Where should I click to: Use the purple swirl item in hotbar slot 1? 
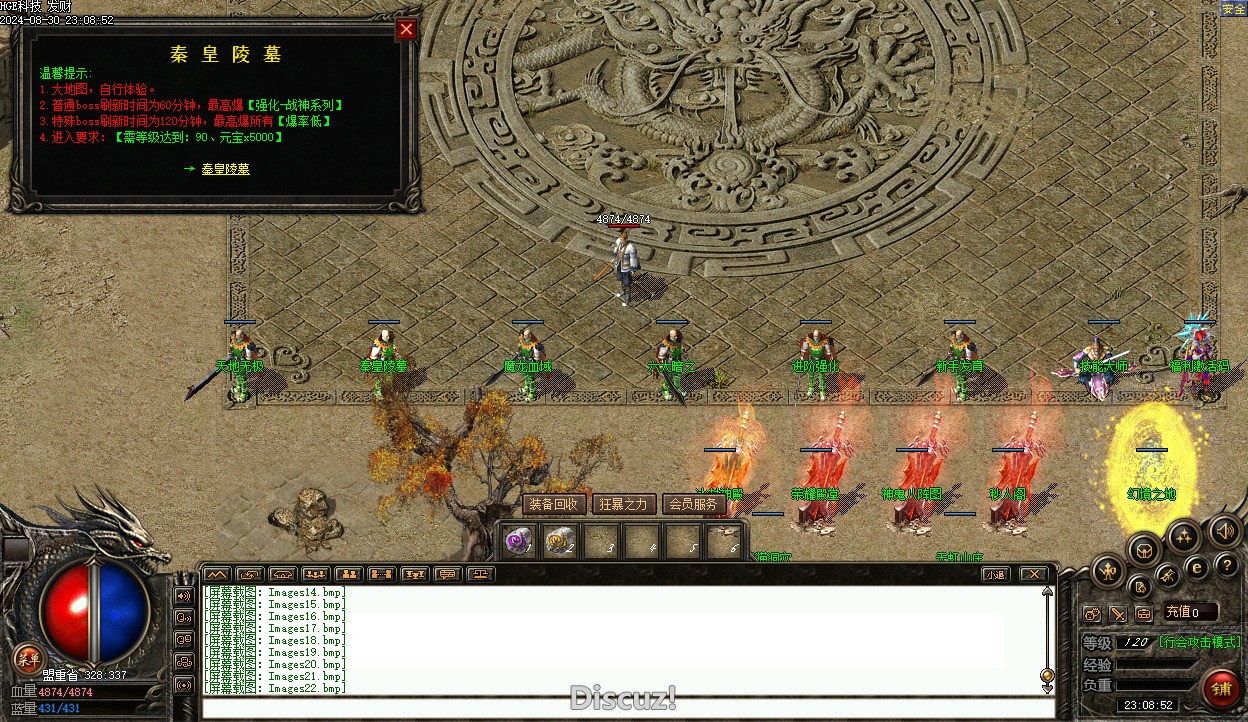(x=518, y=542)
